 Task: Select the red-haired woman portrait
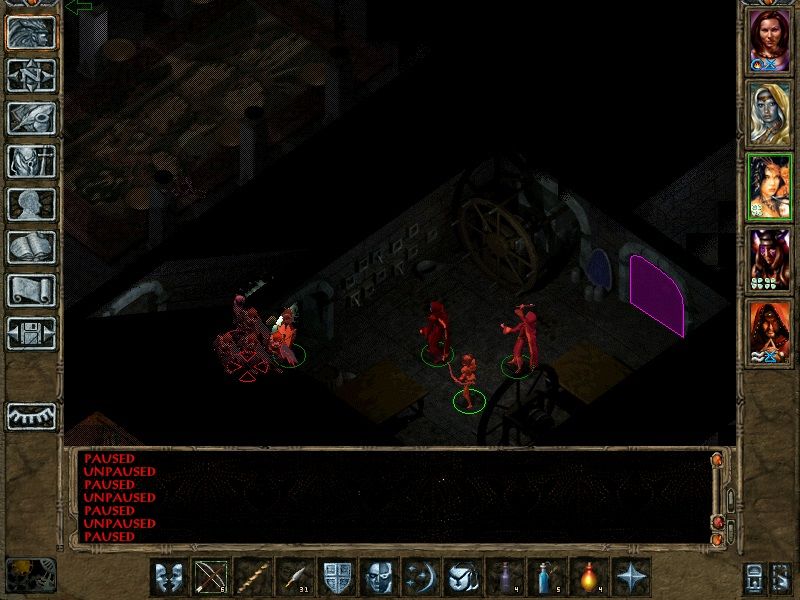point(770,40)
